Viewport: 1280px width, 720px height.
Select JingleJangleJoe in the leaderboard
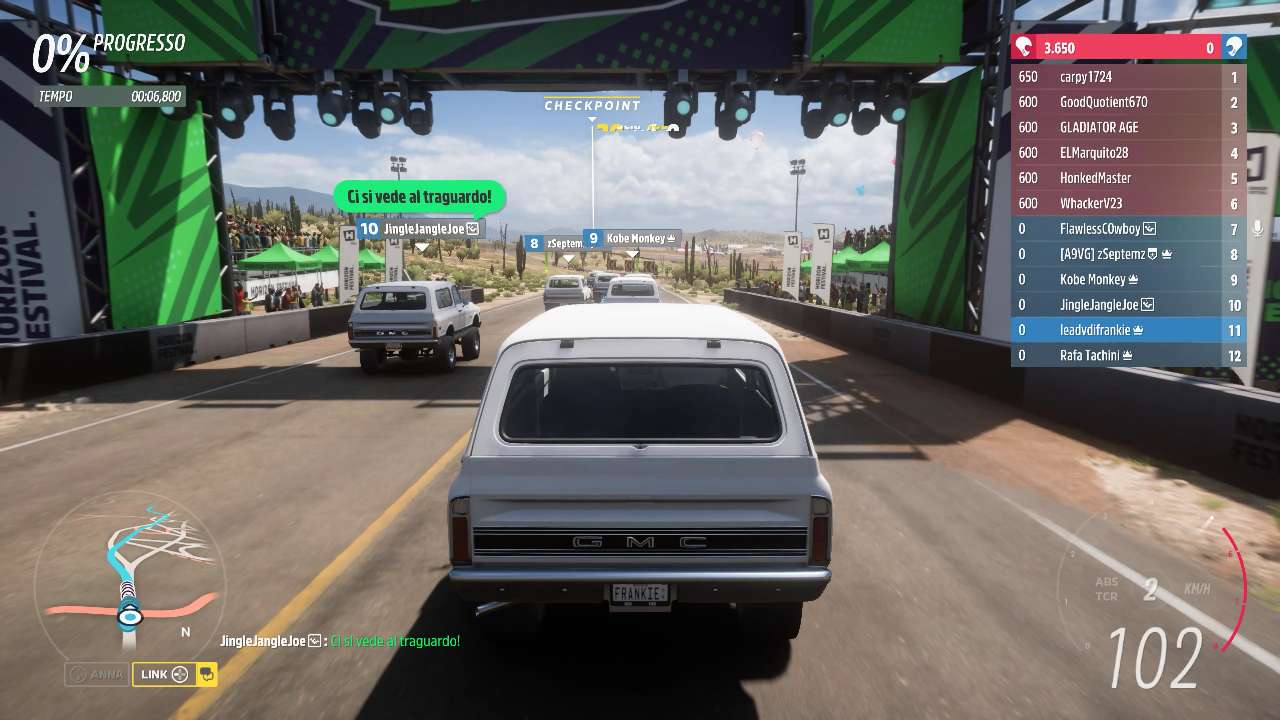coord(1128,305)
